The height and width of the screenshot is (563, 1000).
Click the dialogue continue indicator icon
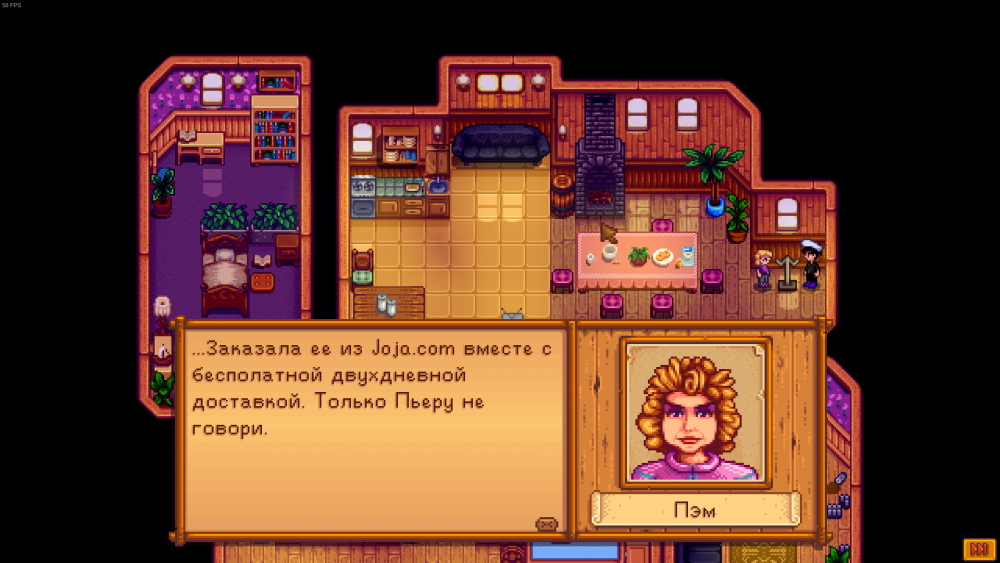click(546, 524)
